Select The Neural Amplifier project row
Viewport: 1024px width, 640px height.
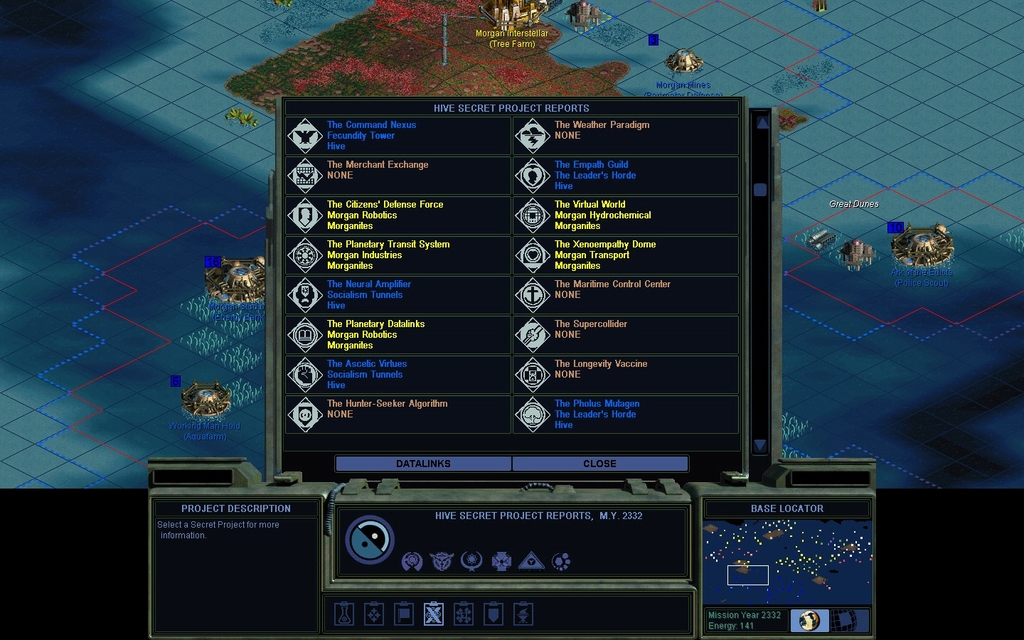coord(398,295)
